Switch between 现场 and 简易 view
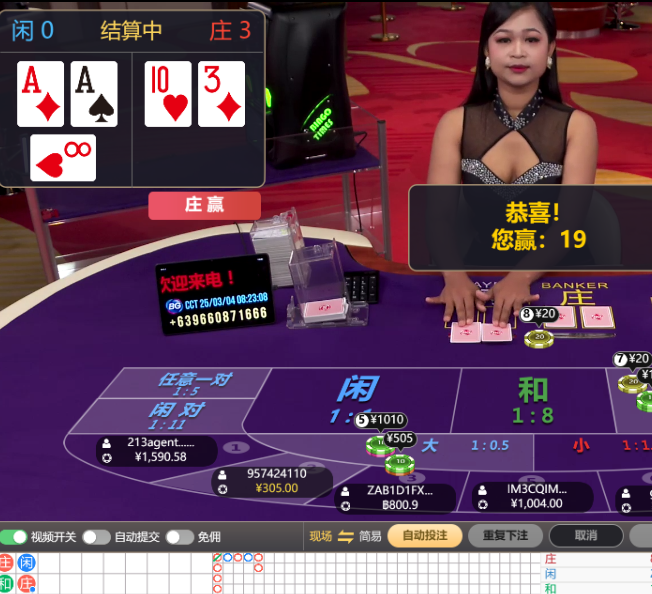 [345, 536]
